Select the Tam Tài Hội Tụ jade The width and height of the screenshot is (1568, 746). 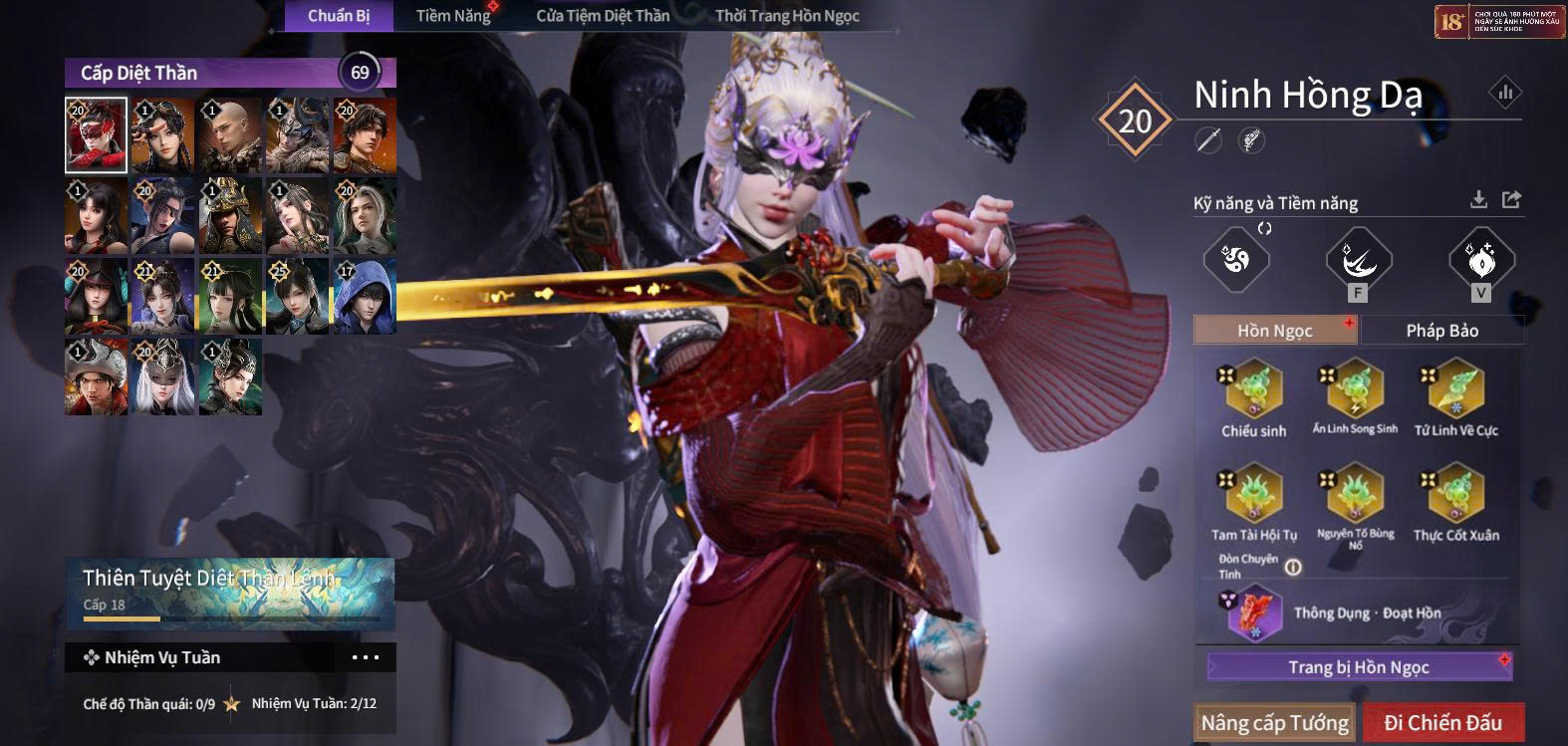1254,494
